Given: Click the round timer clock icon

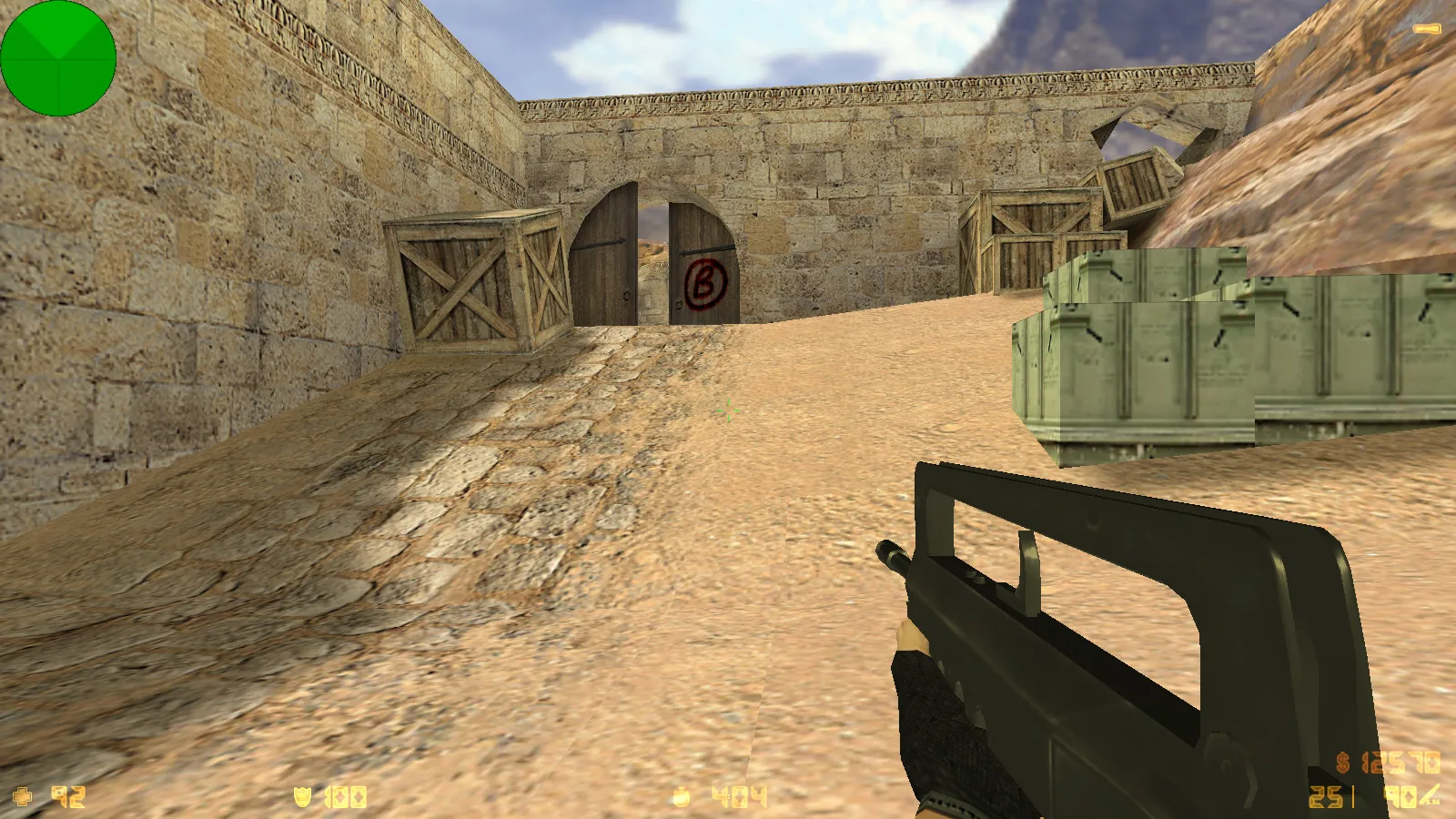Looking at the screenshot, I should [x=681, y=798].
